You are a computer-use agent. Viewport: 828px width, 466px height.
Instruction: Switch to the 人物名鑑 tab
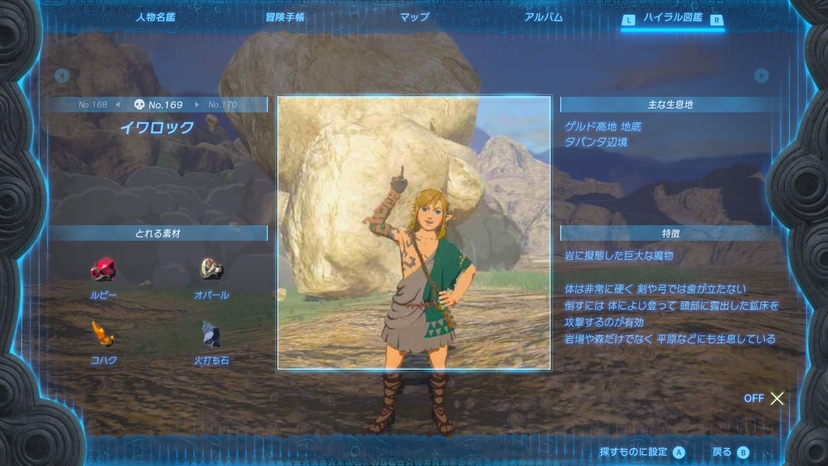[157, 17]
